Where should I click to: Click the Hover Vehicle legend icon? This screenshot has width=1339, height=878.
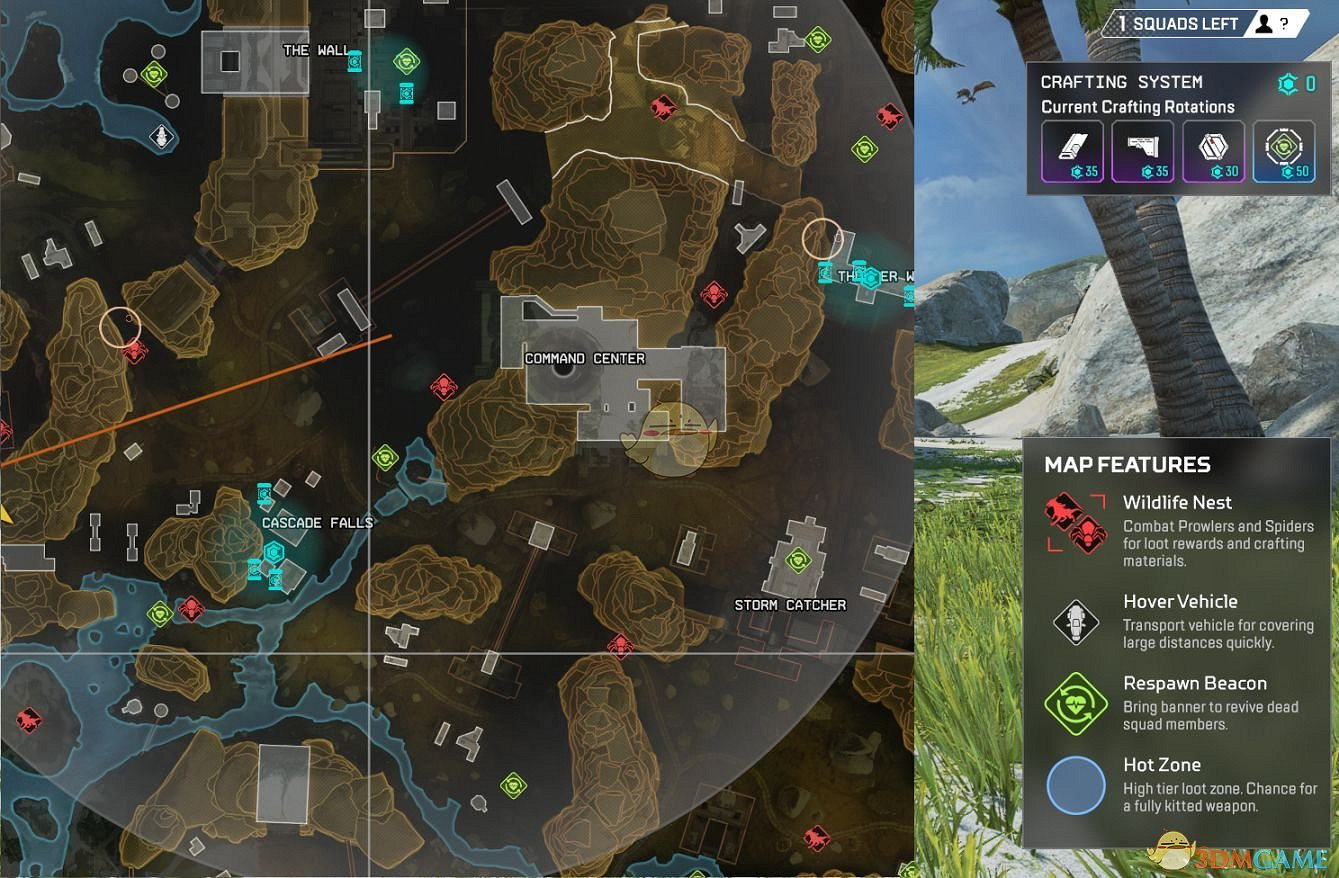[1077, 620]
